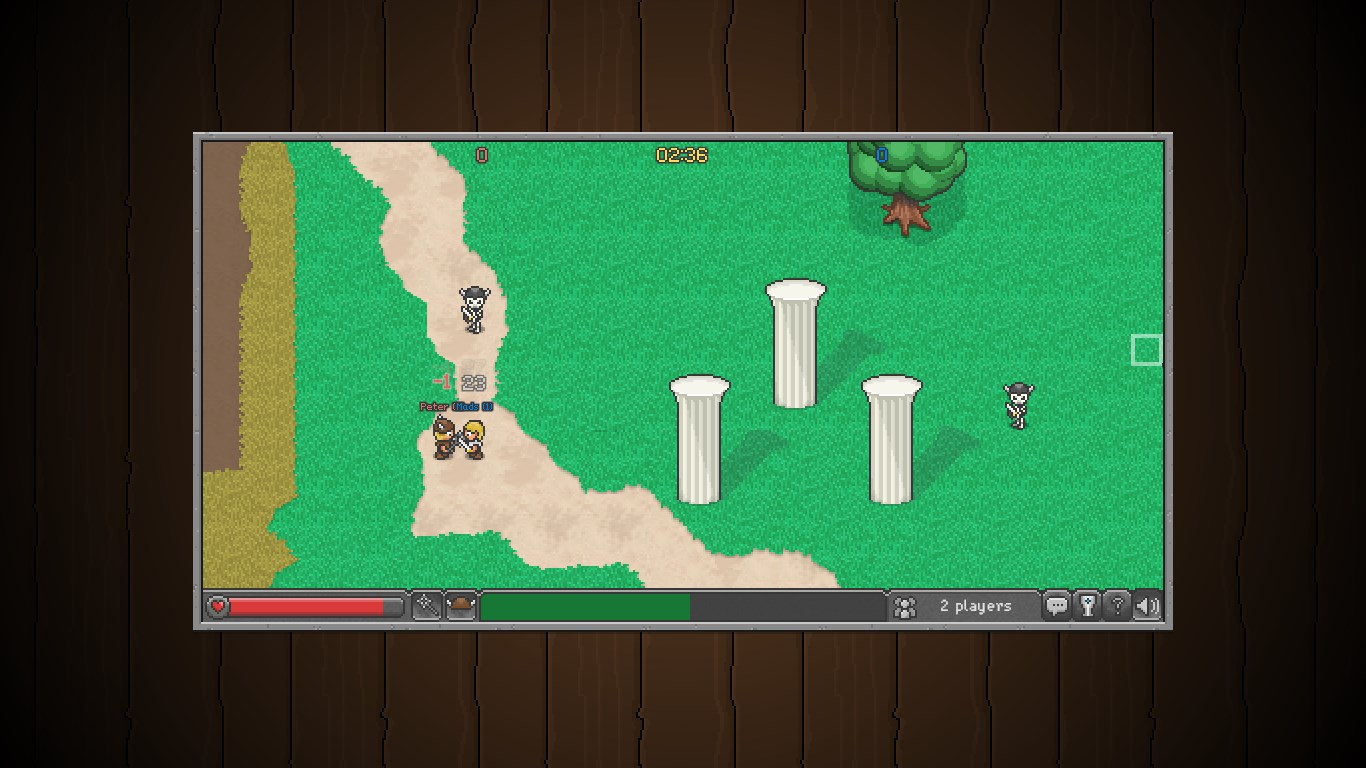Show help with the question mark button
Screen dimensions: 1366x768
[1118, 606]
